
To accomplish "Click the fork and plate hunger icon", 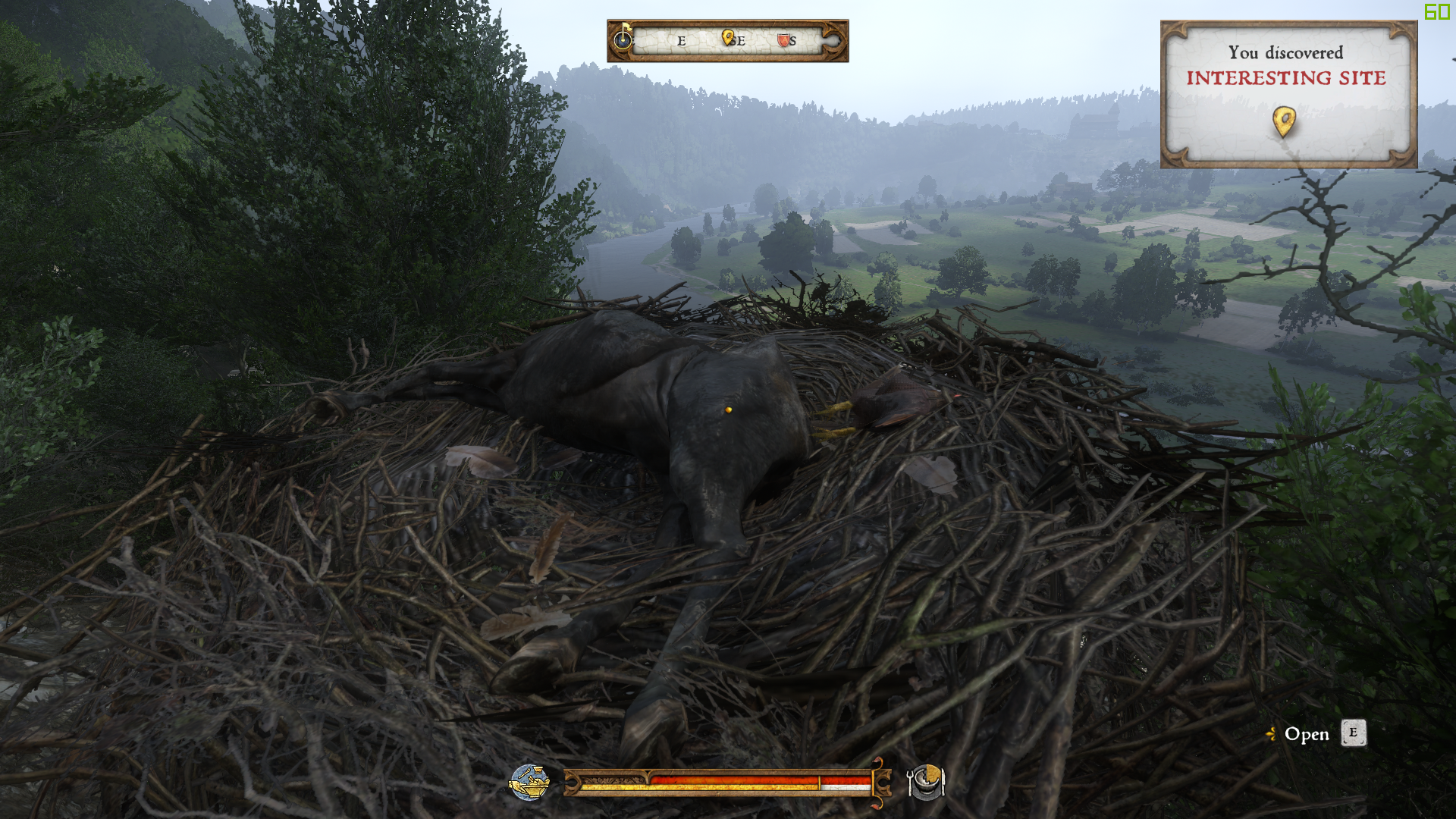I will pyautogui.click(x=924, y=781).
